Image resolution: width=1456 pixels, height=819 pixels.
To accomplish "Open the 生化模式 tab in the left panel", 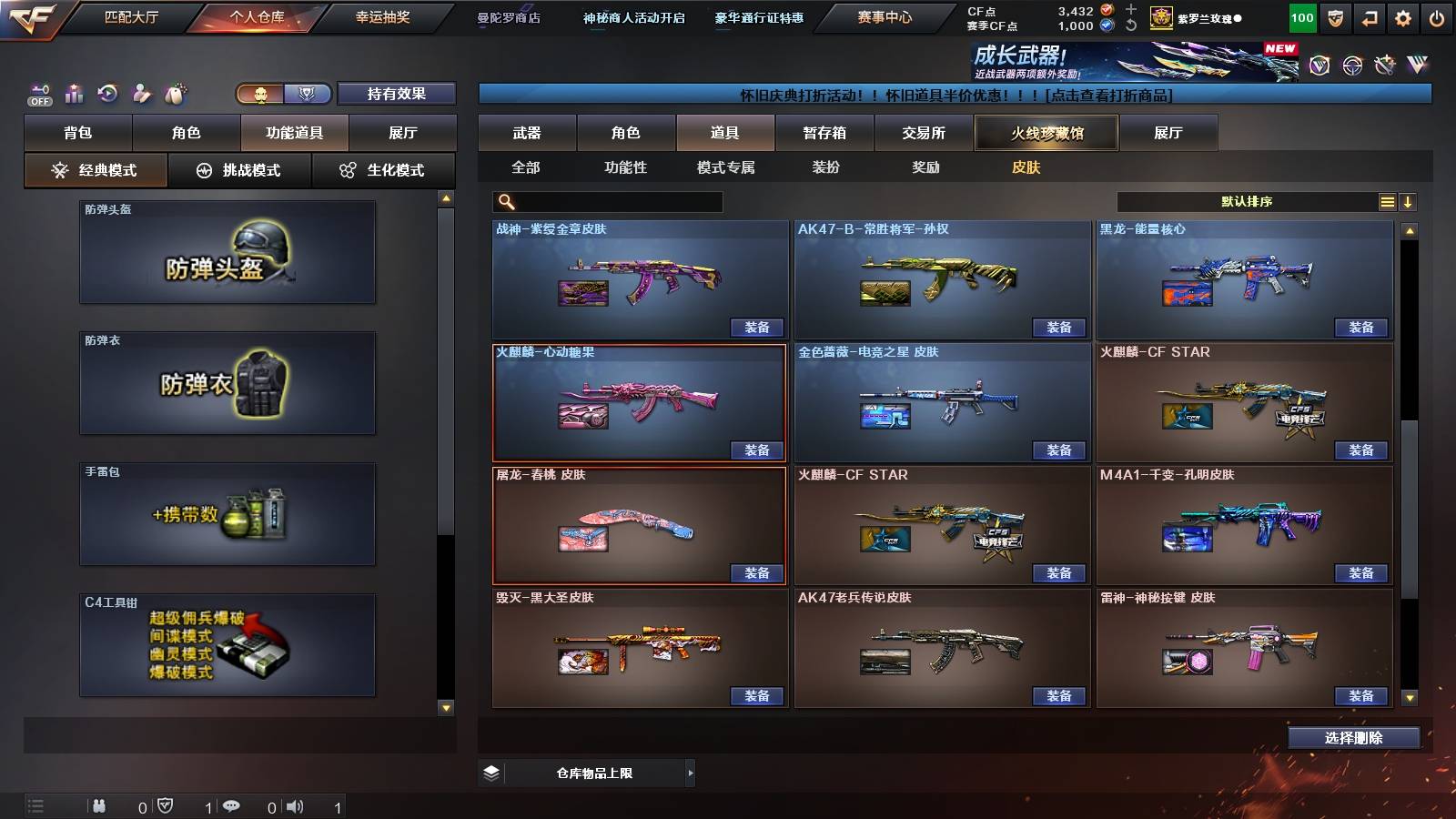I will [x=384, y=170].
